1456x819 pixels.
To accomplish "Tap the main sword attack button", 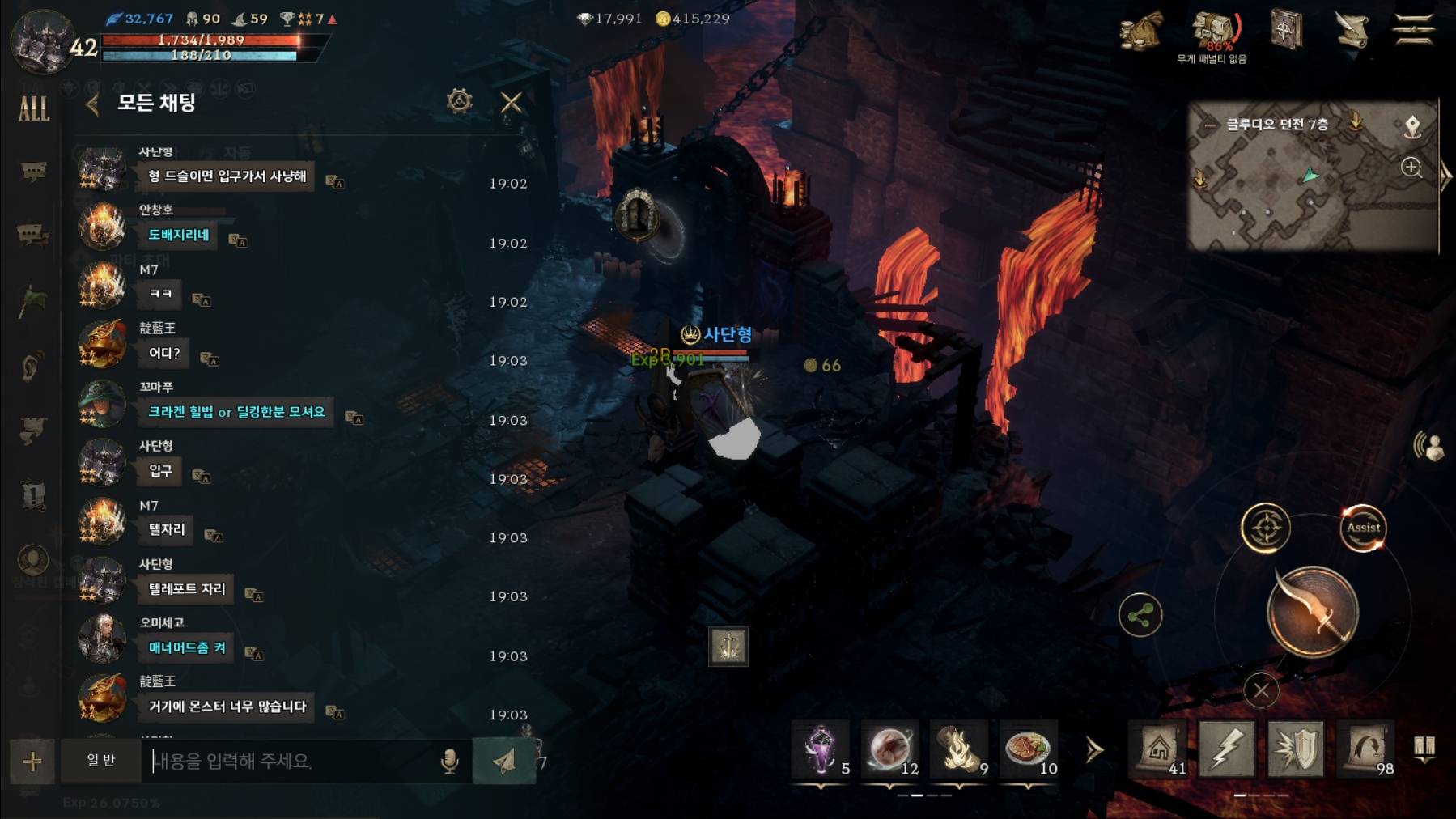I will tap(1312, 612).
